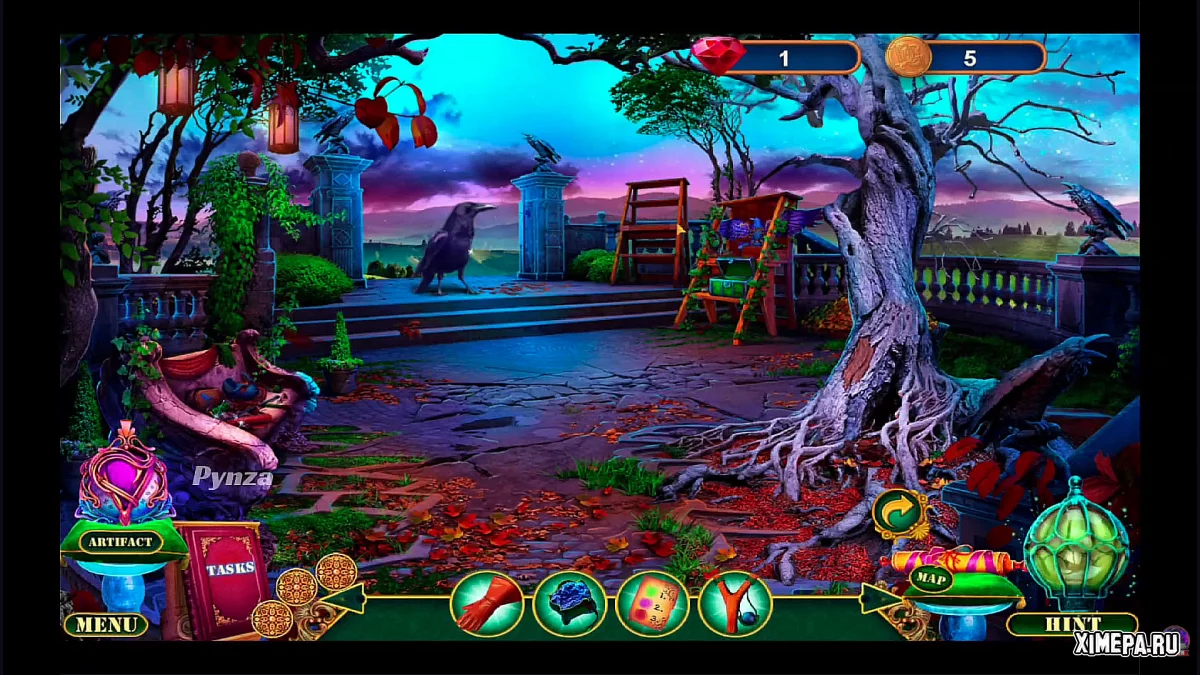This screenshot has height=675, width=1200.
Task: Choose the slingshot from the inventory
Action: coord(735,604)
